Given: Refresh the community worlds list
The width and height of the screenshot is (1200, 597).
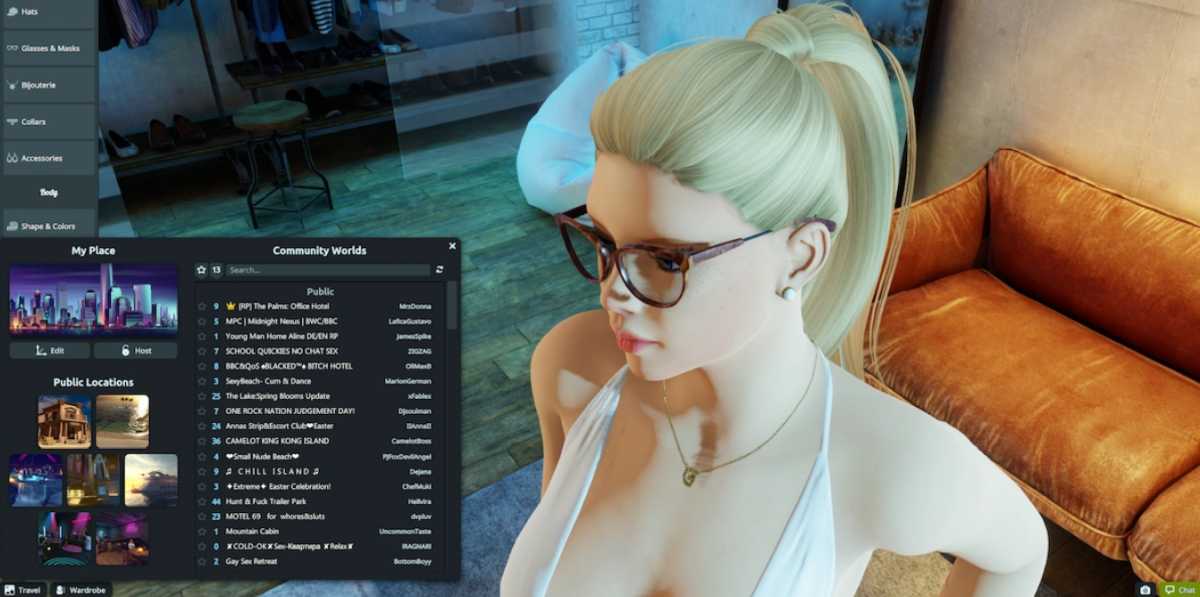Looking at the screenshot, I should pyautogui.click(x=439, y=270).
